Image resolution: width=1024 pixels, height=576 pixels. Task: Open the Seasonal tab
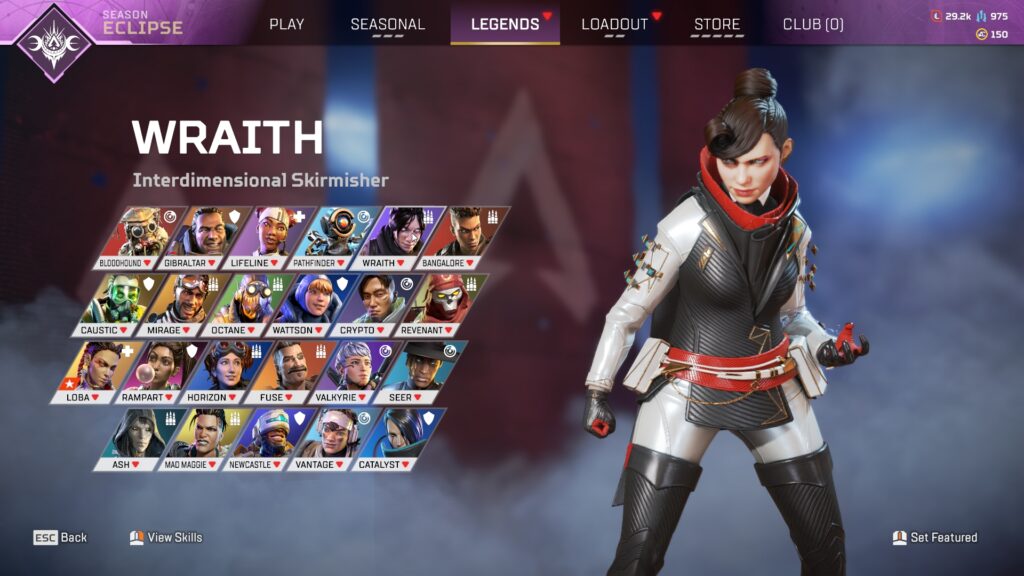click(x=387, y=24)
